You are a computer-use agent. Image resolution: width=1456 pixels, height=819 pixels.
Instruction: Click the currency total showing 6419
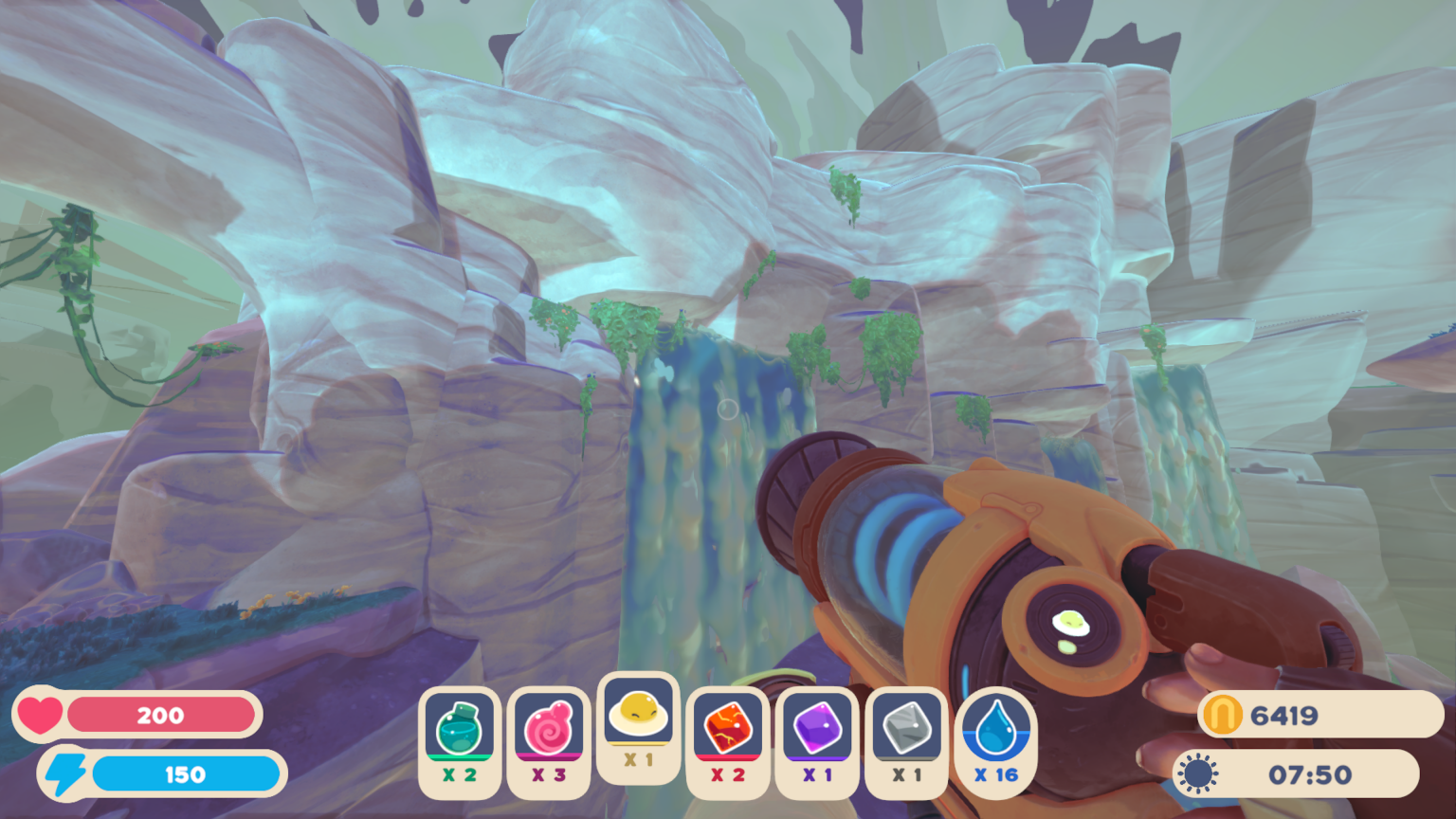tap(1284, 717)
